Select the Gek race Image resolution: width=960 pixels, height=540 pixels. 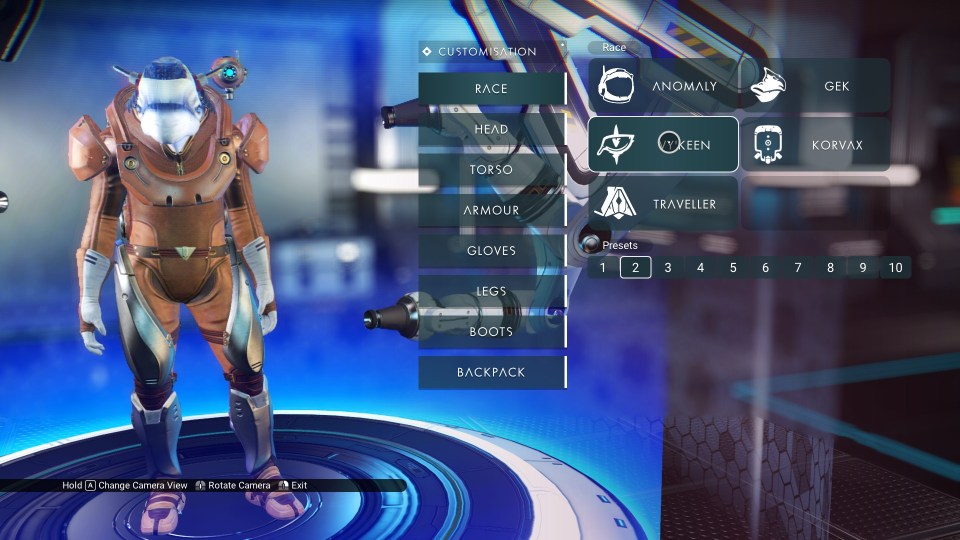click(x=815, y=86)
